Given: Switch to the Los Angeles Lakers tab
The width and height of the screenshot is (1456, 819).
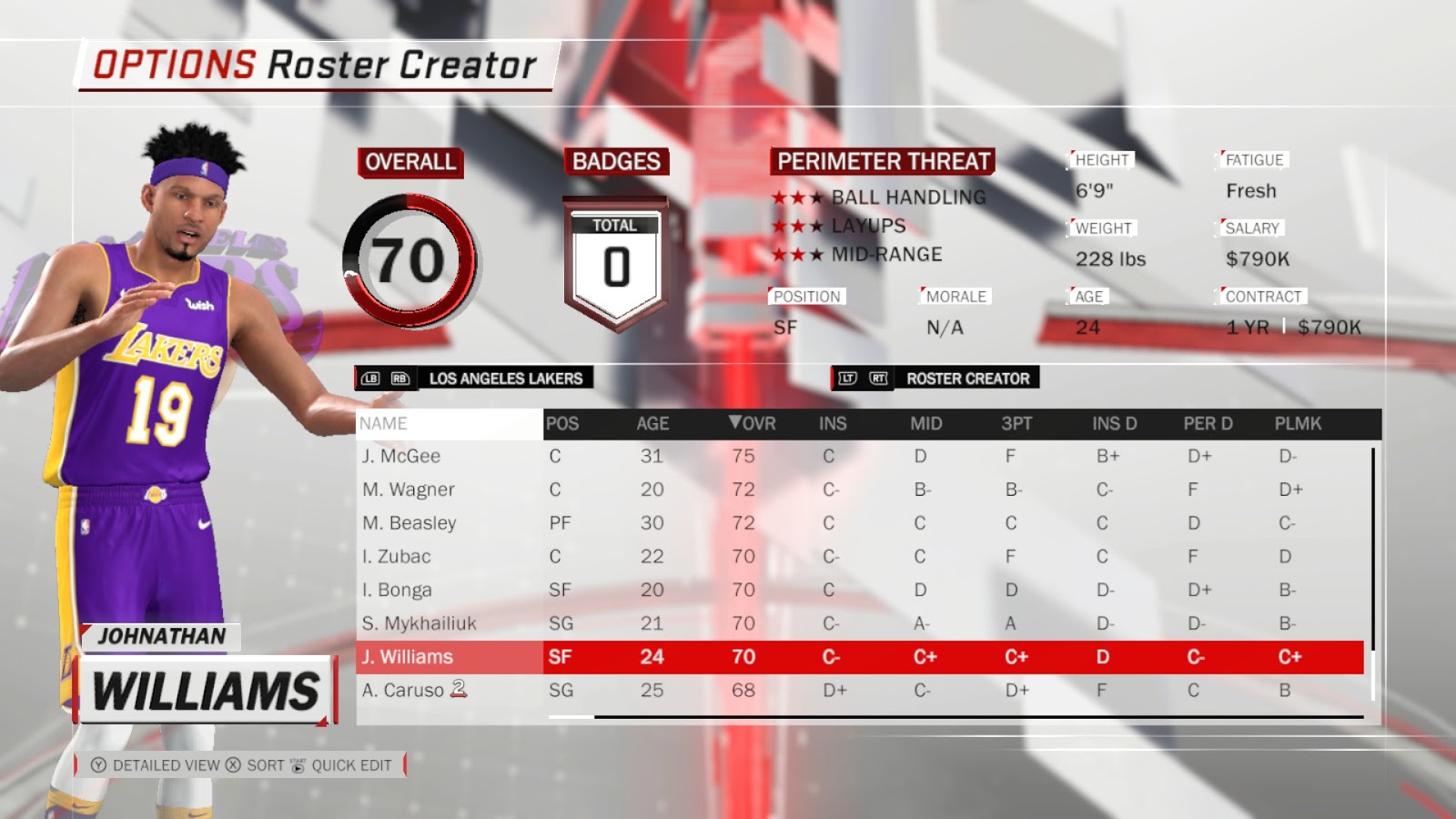Looking at the screenshot, I should pyautogui.click(x=505, y=379).
